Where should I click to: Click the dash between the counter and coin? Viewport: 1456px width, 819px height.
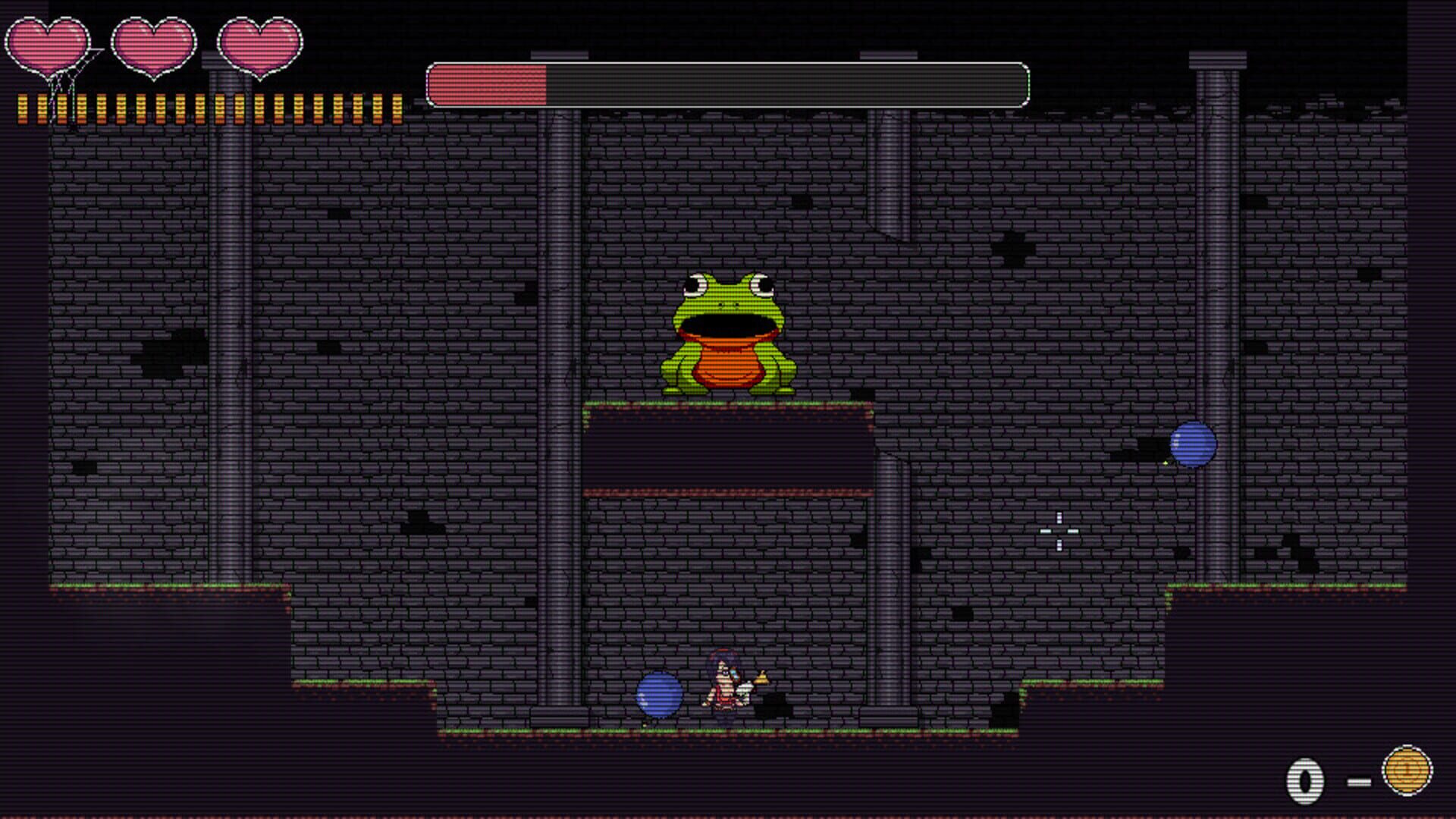(x=1359, y=780)
